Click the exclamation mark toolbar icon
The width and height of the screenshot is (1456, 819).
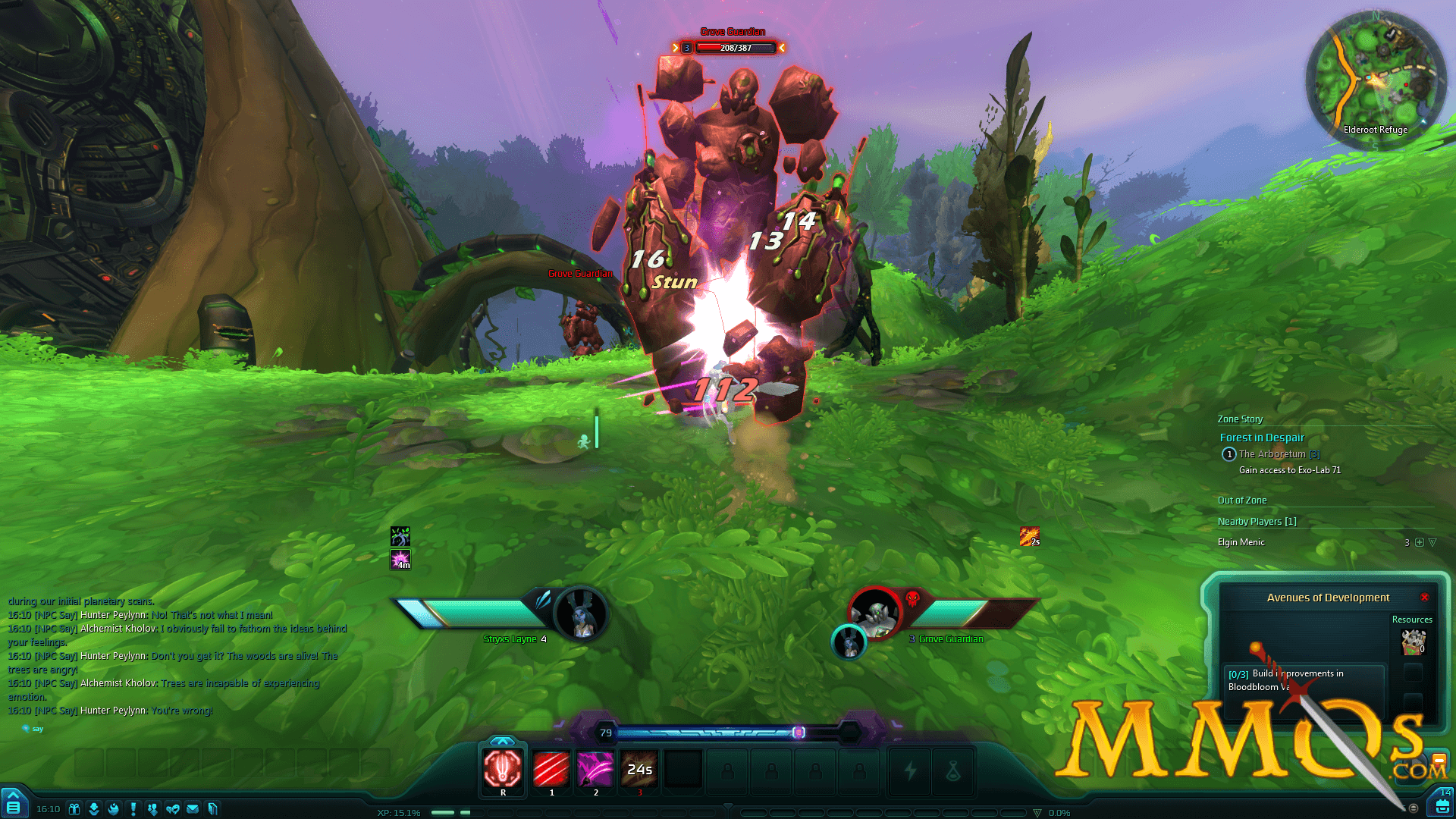(133, 809)
